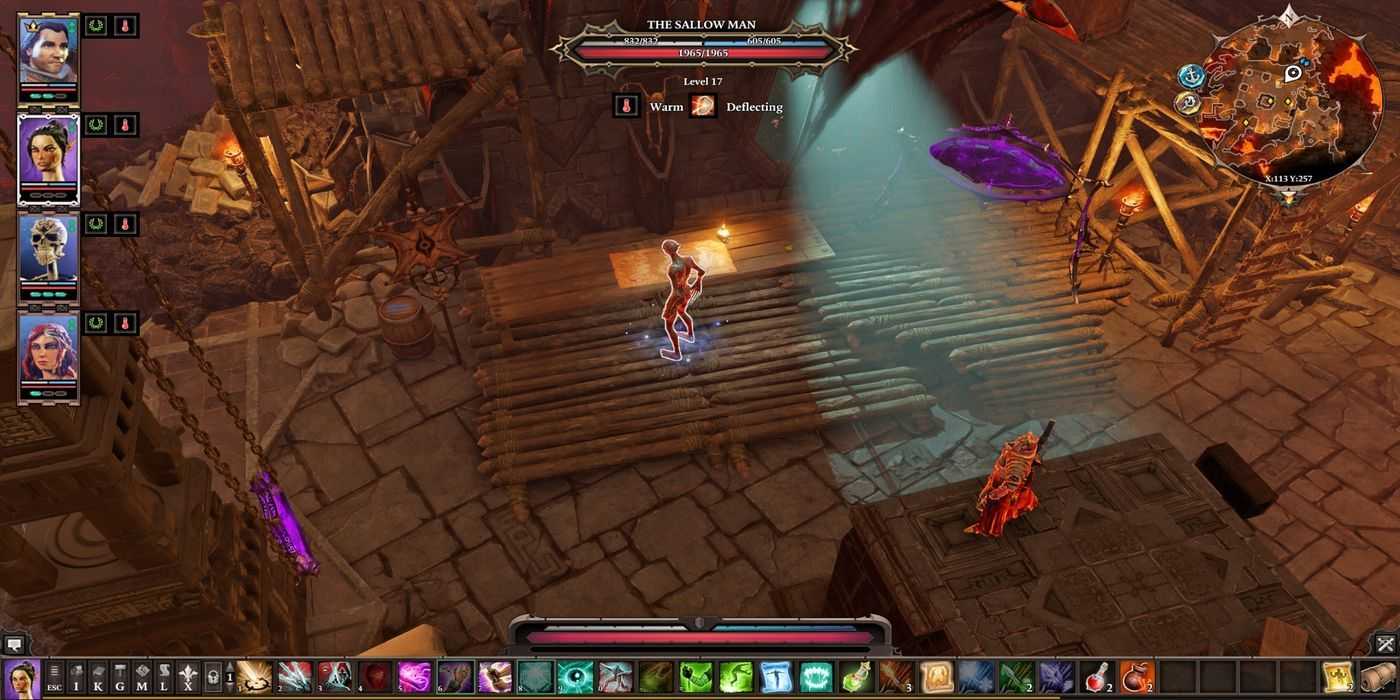Open the map with M button
This screenshot has width=1400, height=700.
coord(142,677)
